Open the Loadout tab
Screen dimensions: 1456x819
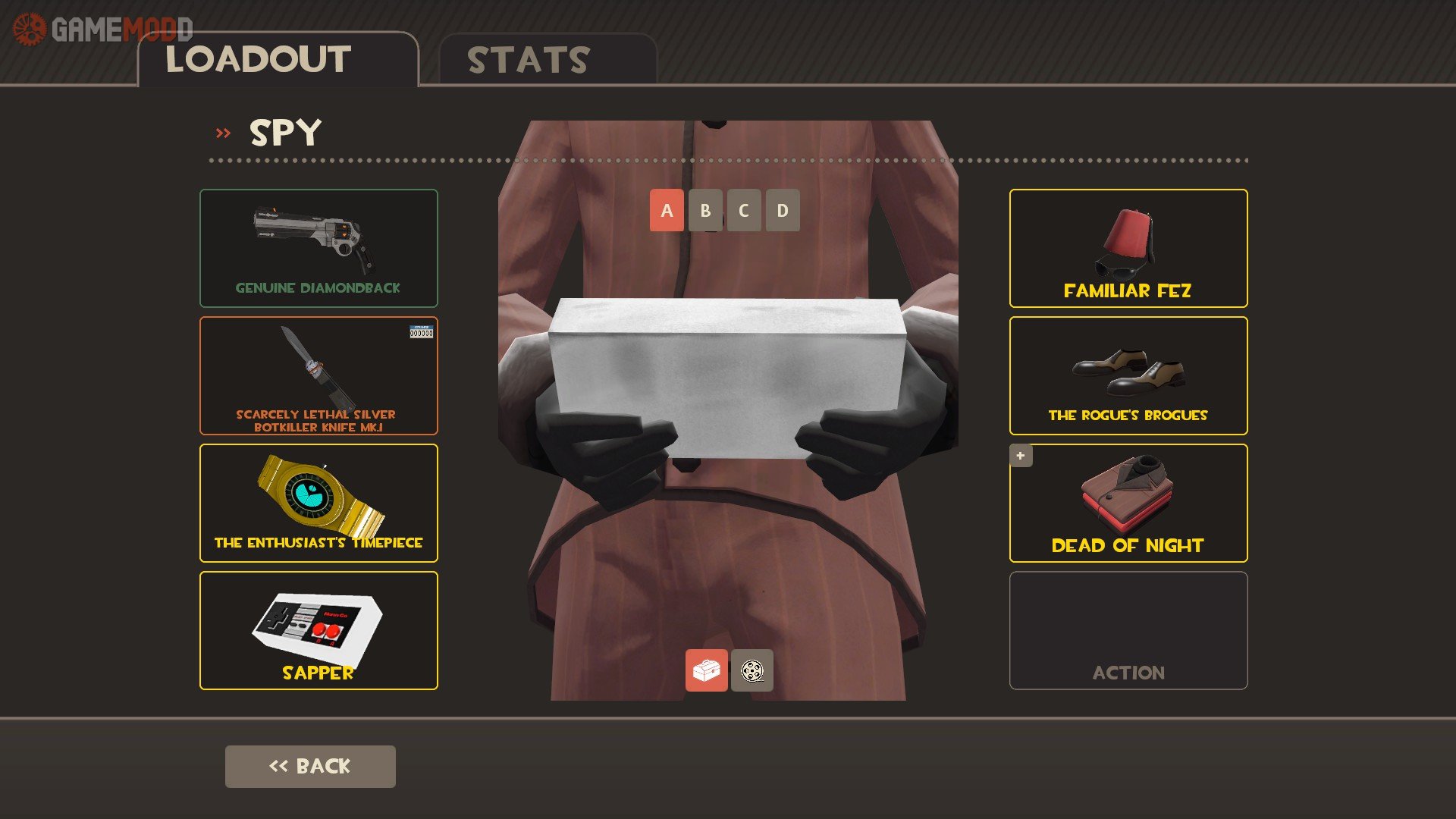click(278, 60)
